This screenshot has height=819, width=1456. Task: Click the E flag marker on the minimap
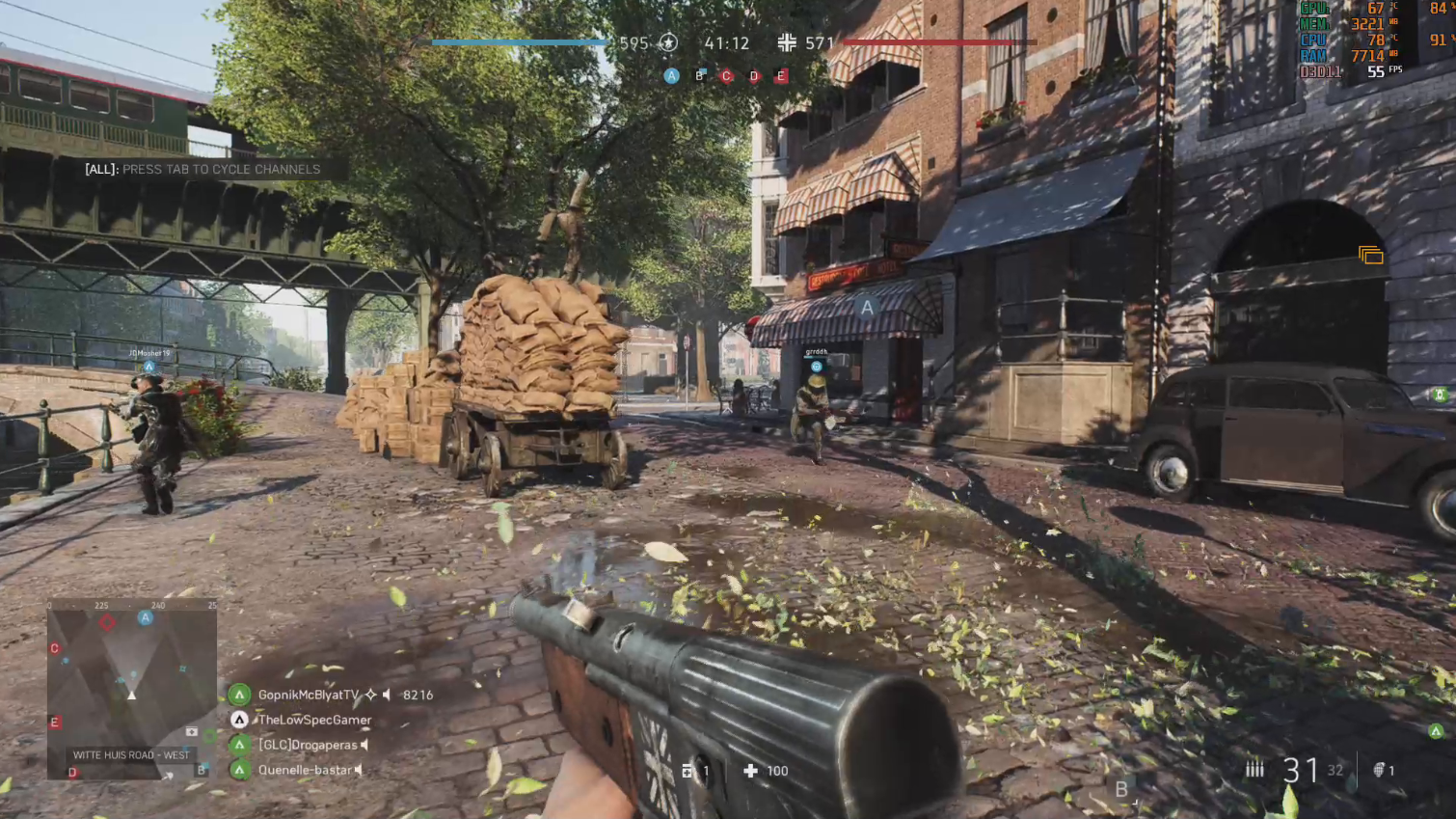tap(55, 722)
